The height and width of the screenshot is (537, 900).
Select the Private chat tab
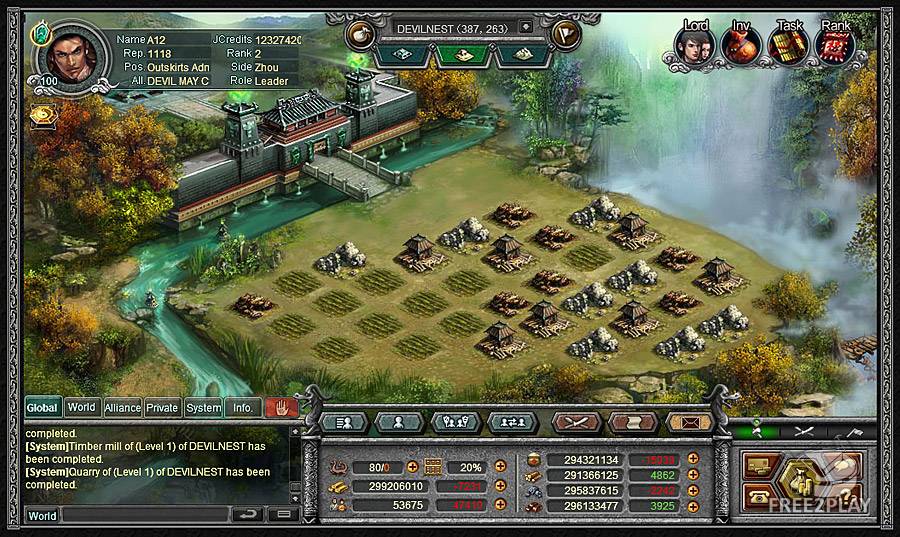162,408
